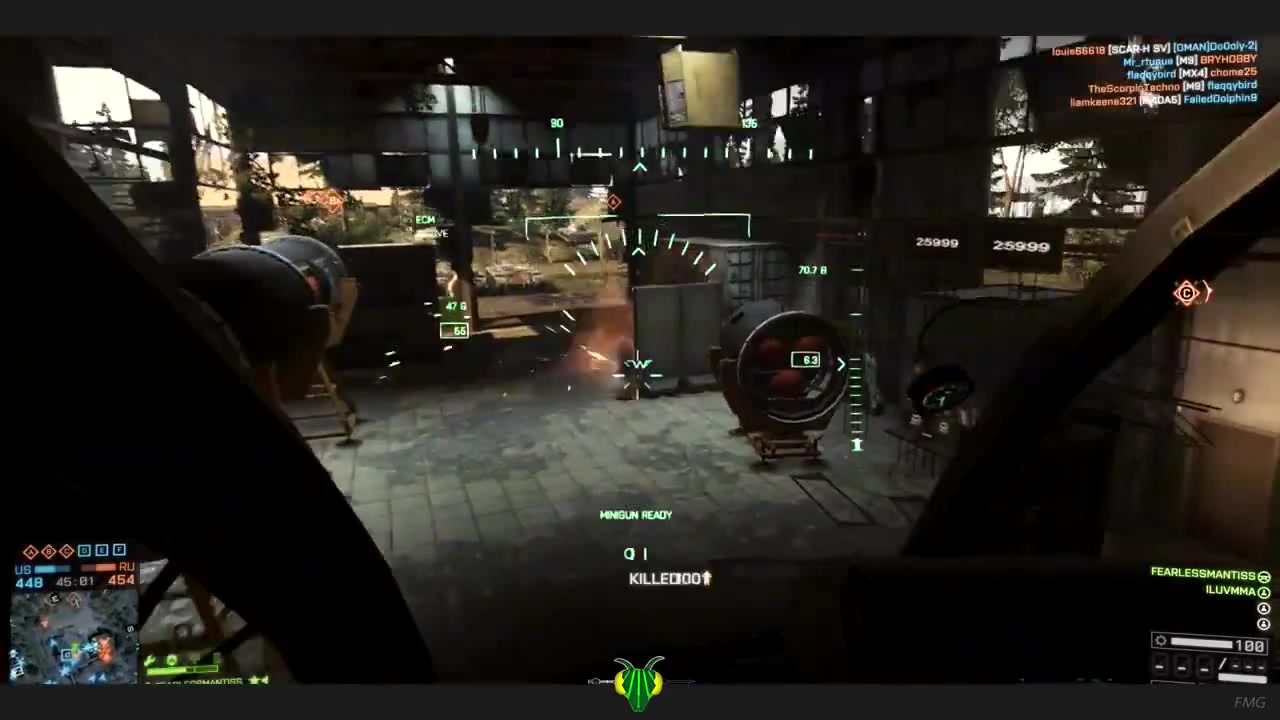This screenshot has width=1280, height=720.
Task: Select the blue E flag indicator
Action: pyautogui.click(x=102, y=551)
